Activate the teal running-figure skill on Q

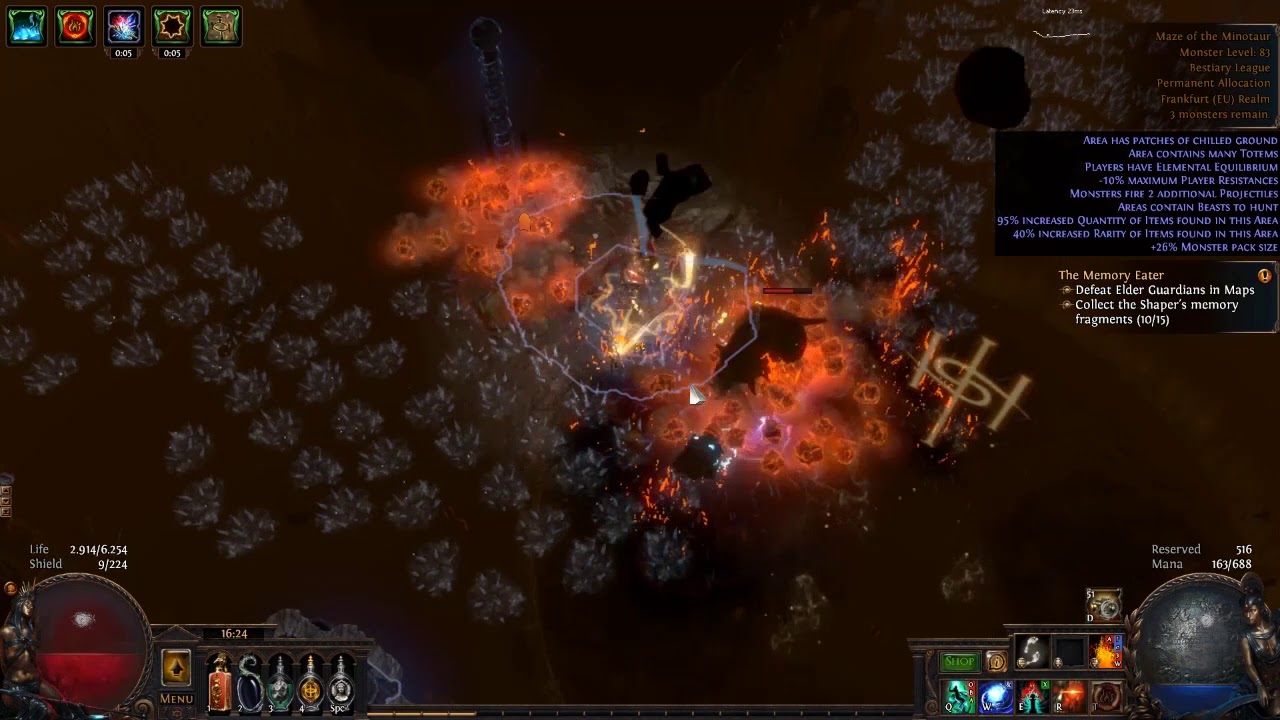click(958, 696)
